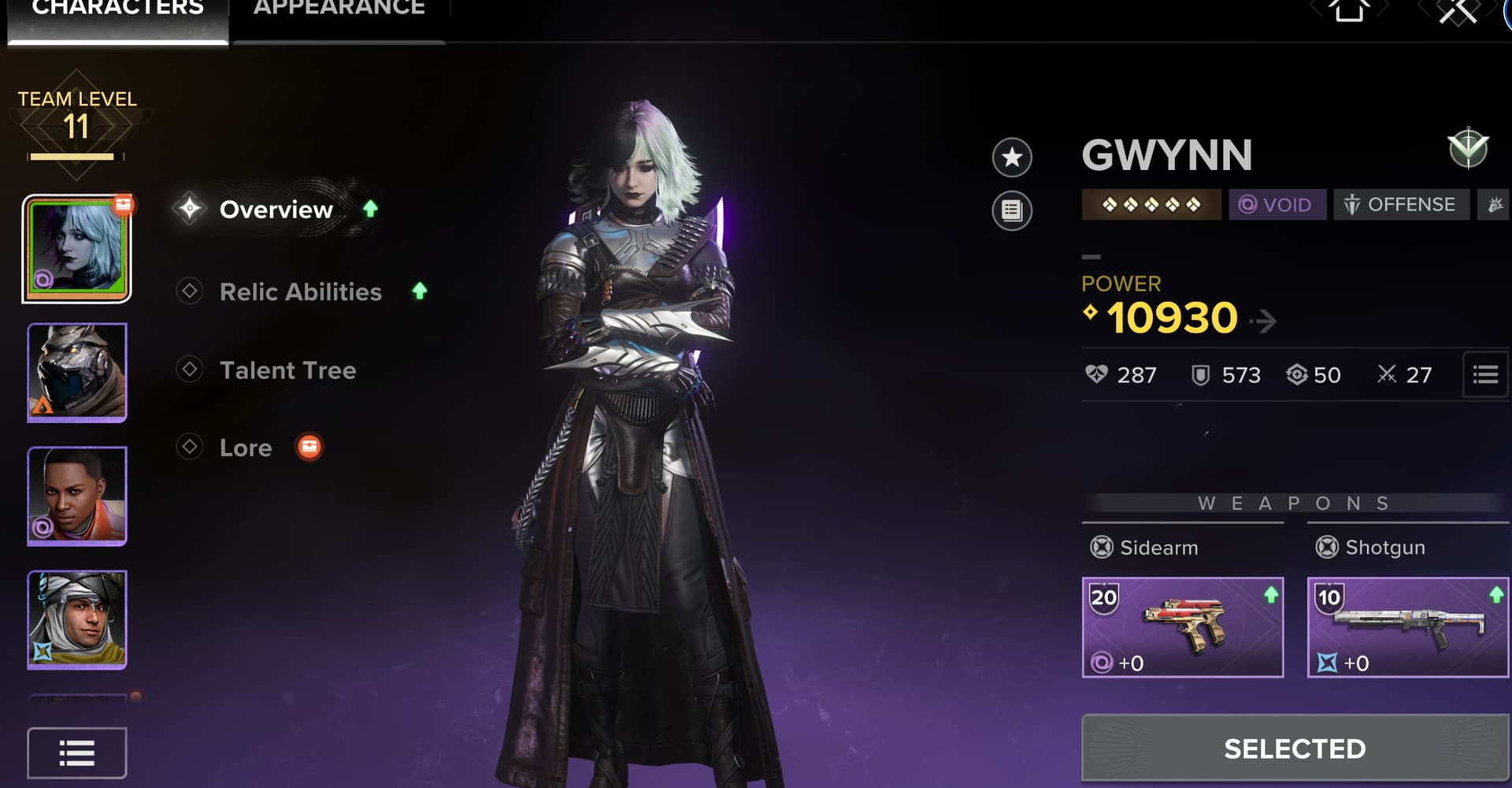1512x788 pixels.
Task: View the Talent Tree
Action: (287, 370)
